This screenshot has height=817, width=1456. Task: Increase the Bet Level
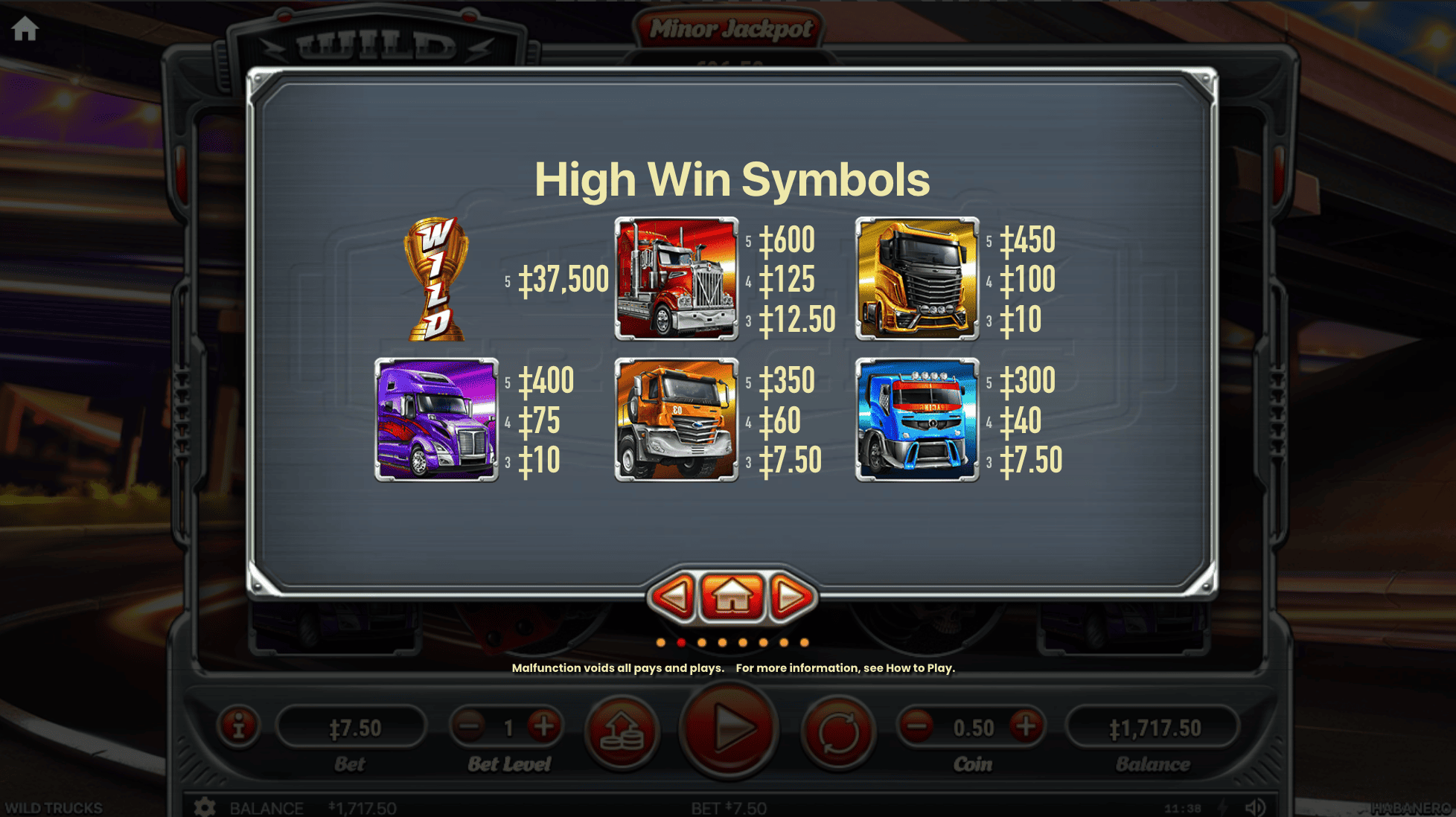(544, 726)
